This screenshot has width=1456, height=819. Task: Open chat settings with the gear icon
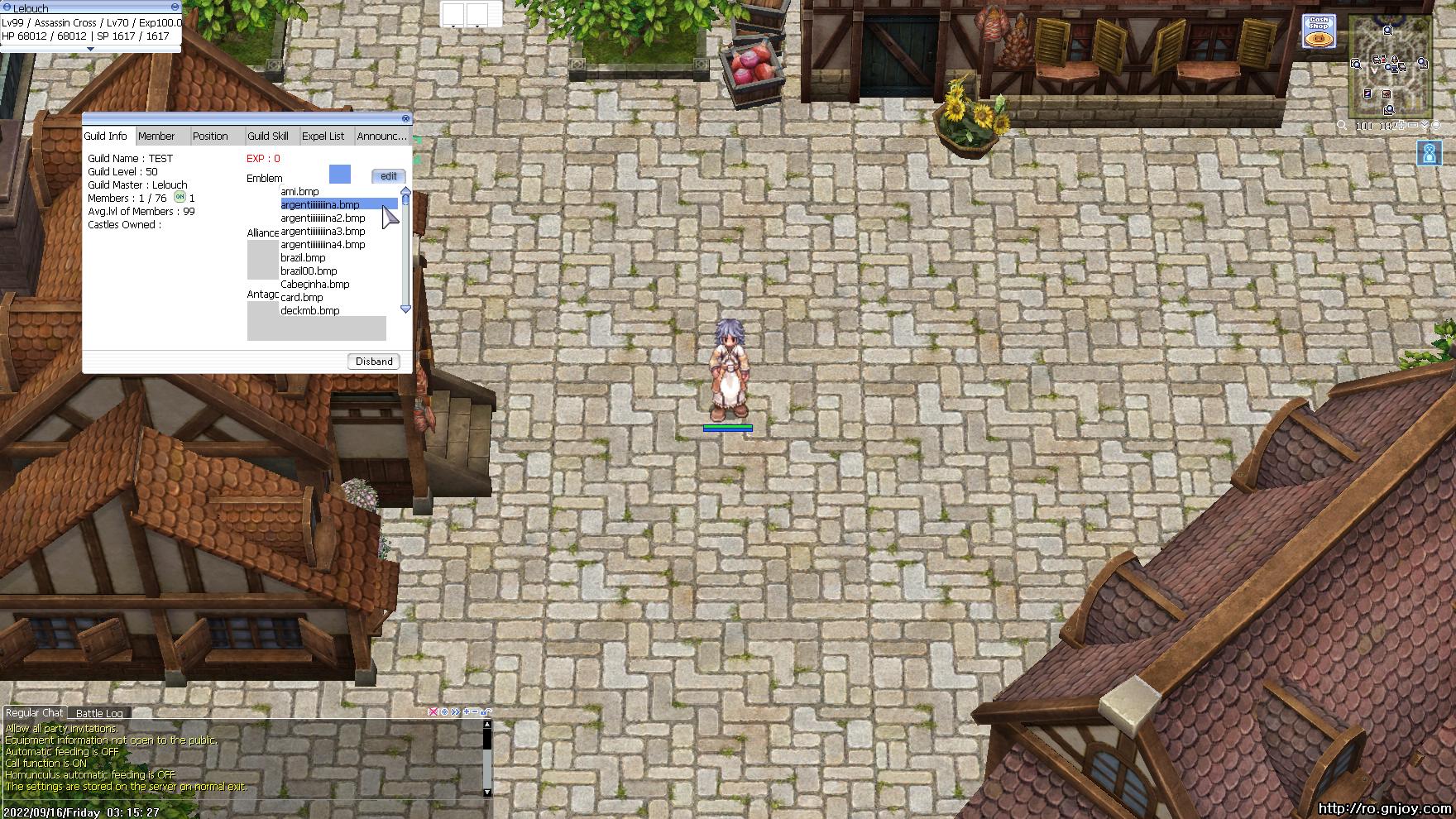tap(444, 711)
